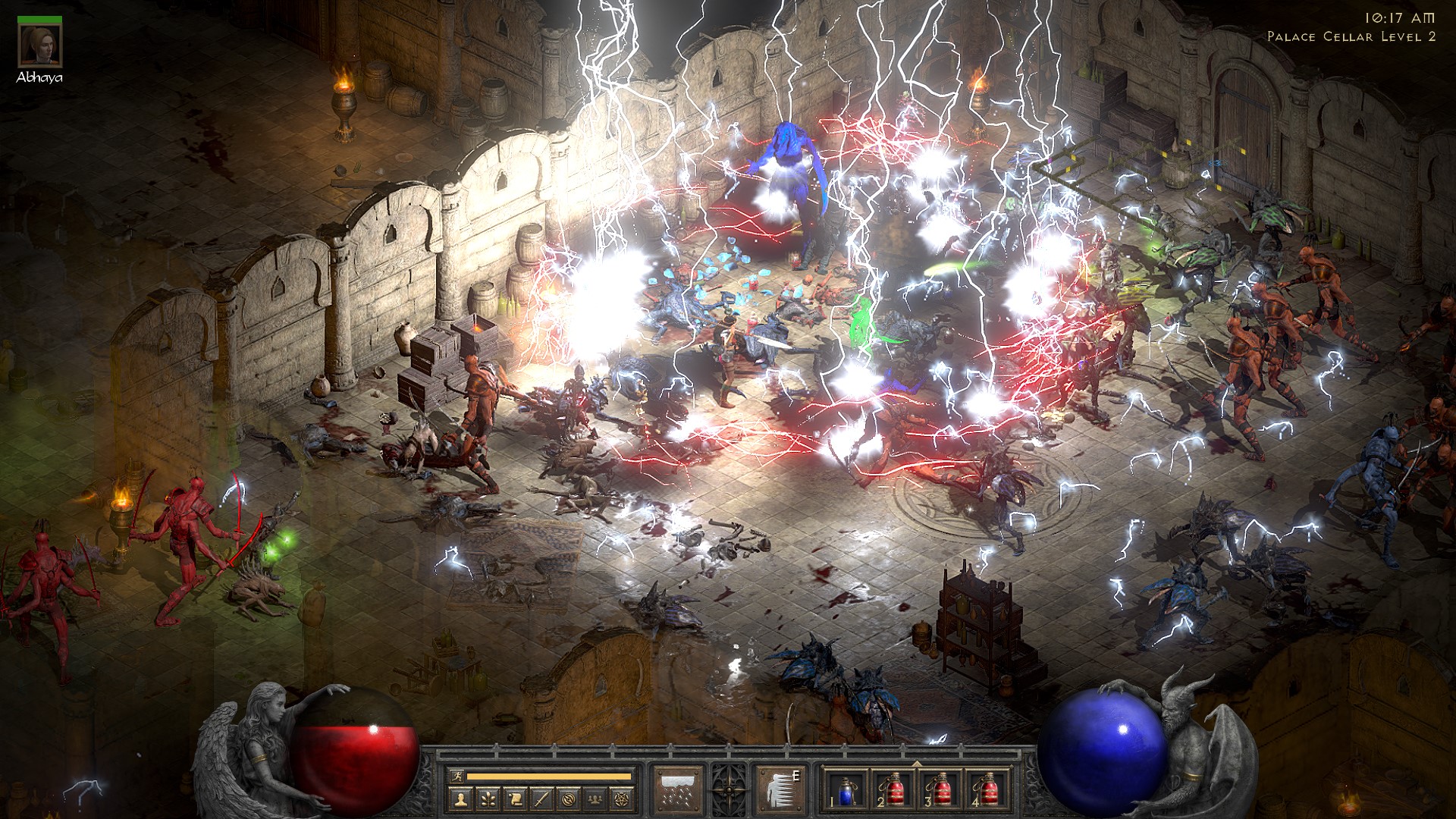Viewport: 1456px width, 819px height.
Task: Open the skill tree plant icon
Action: (x=487, y=799)
